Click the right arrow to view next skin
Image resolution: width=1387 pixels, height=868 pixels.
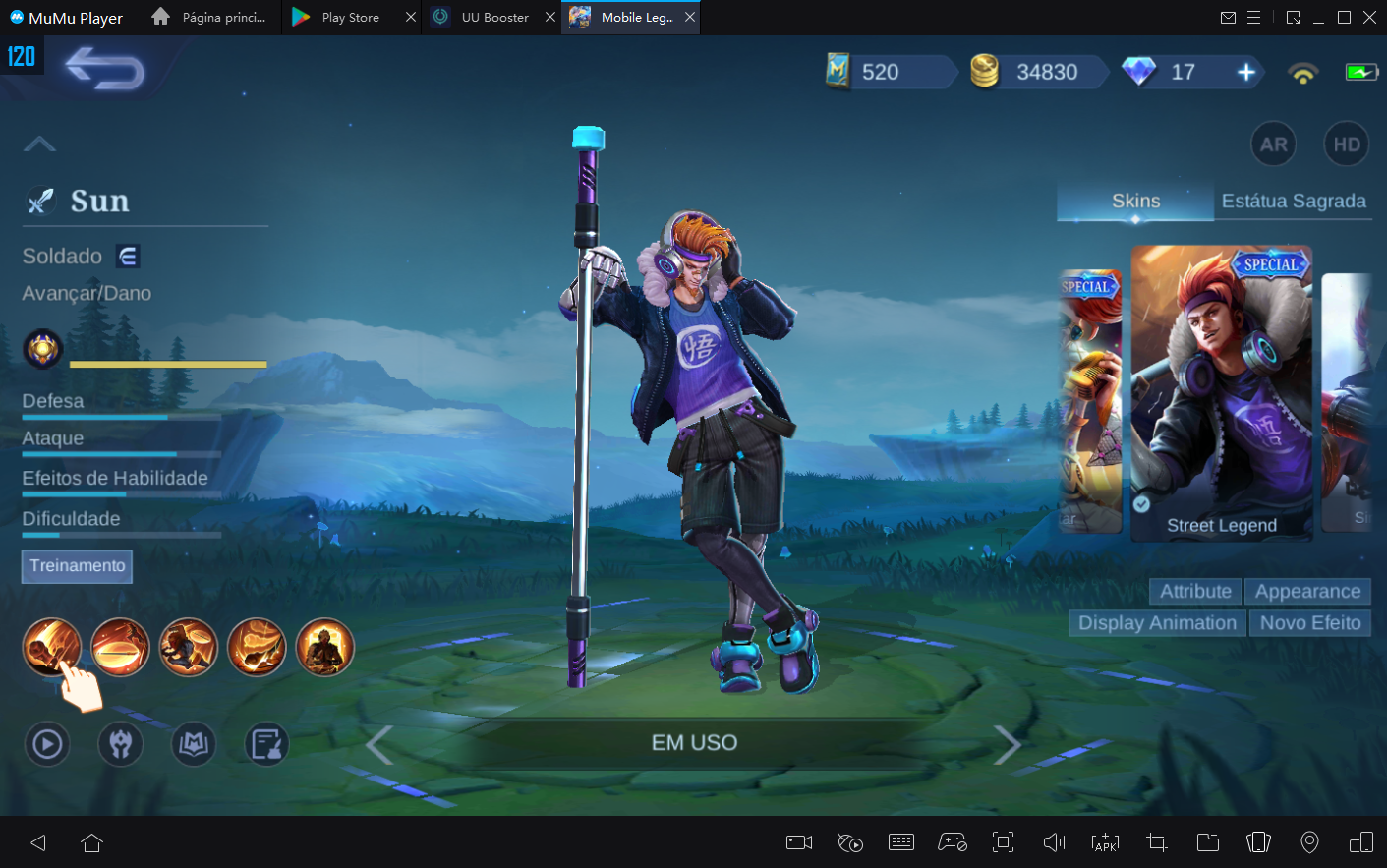point(1009,744)
